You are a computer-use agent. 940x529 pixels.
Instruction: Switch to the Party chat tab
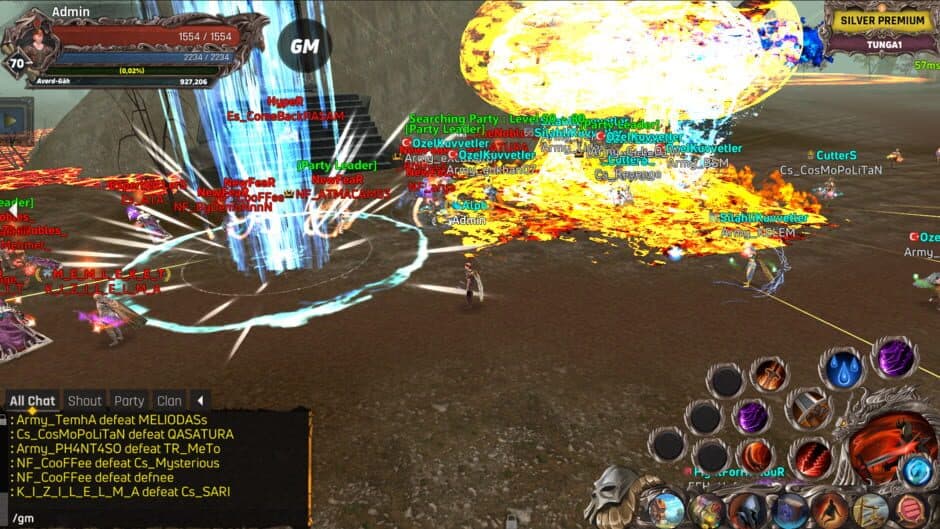tap(129, 401)
